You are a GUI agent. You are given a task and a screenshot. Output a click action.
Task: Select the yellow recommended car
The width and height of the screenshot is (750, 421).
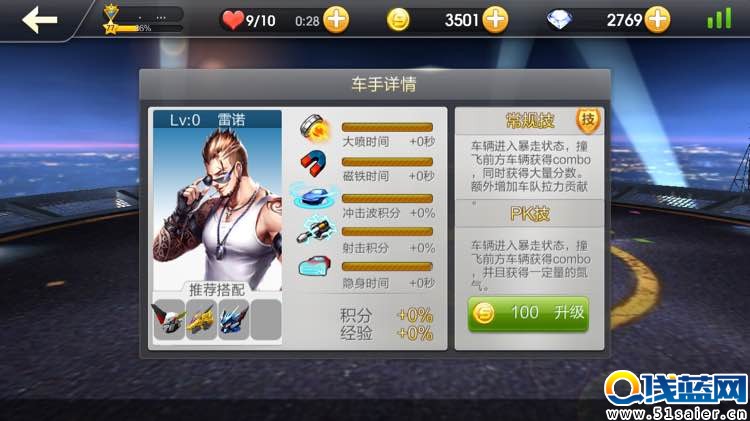201,320
